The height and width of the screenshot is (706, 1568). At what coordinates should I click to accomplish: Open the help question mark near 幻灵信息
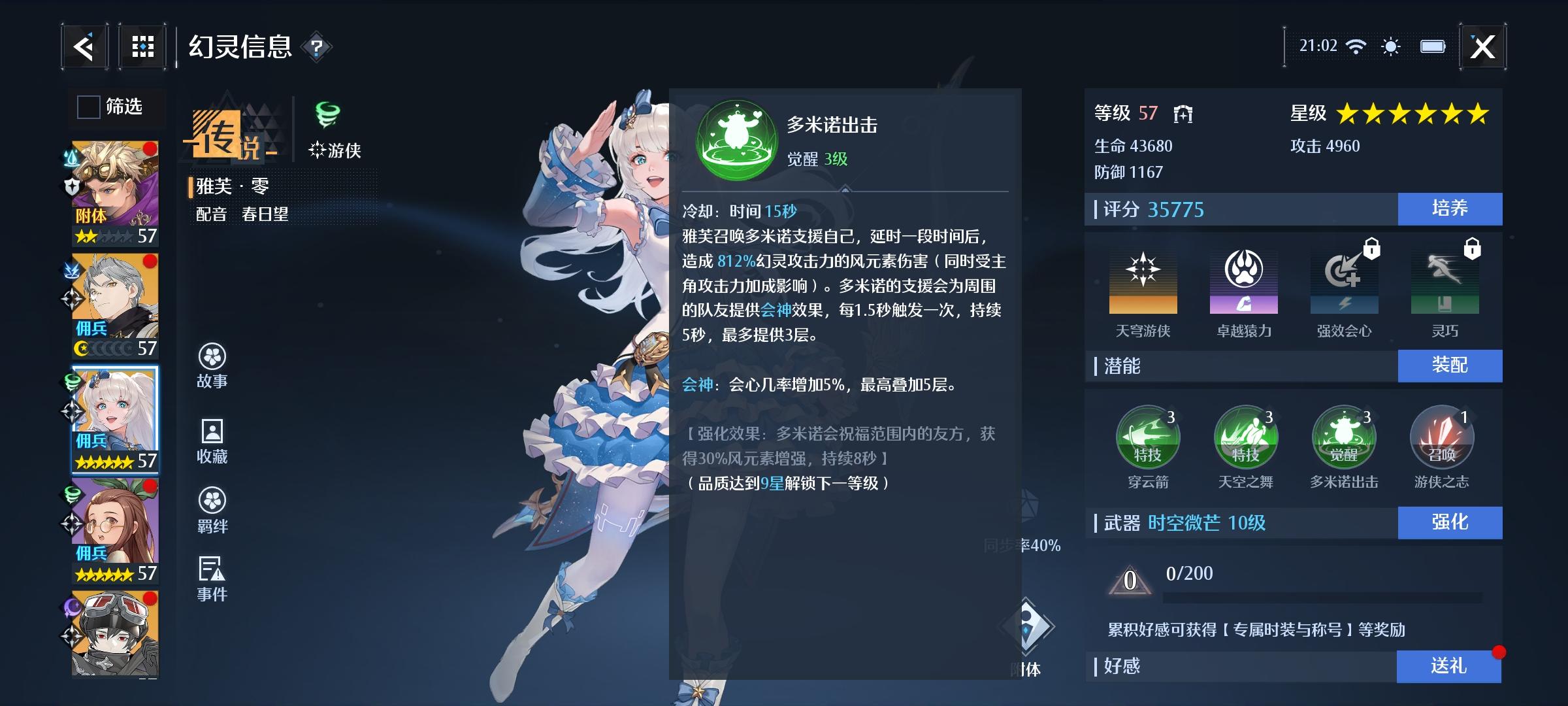(x=316, y=47)
